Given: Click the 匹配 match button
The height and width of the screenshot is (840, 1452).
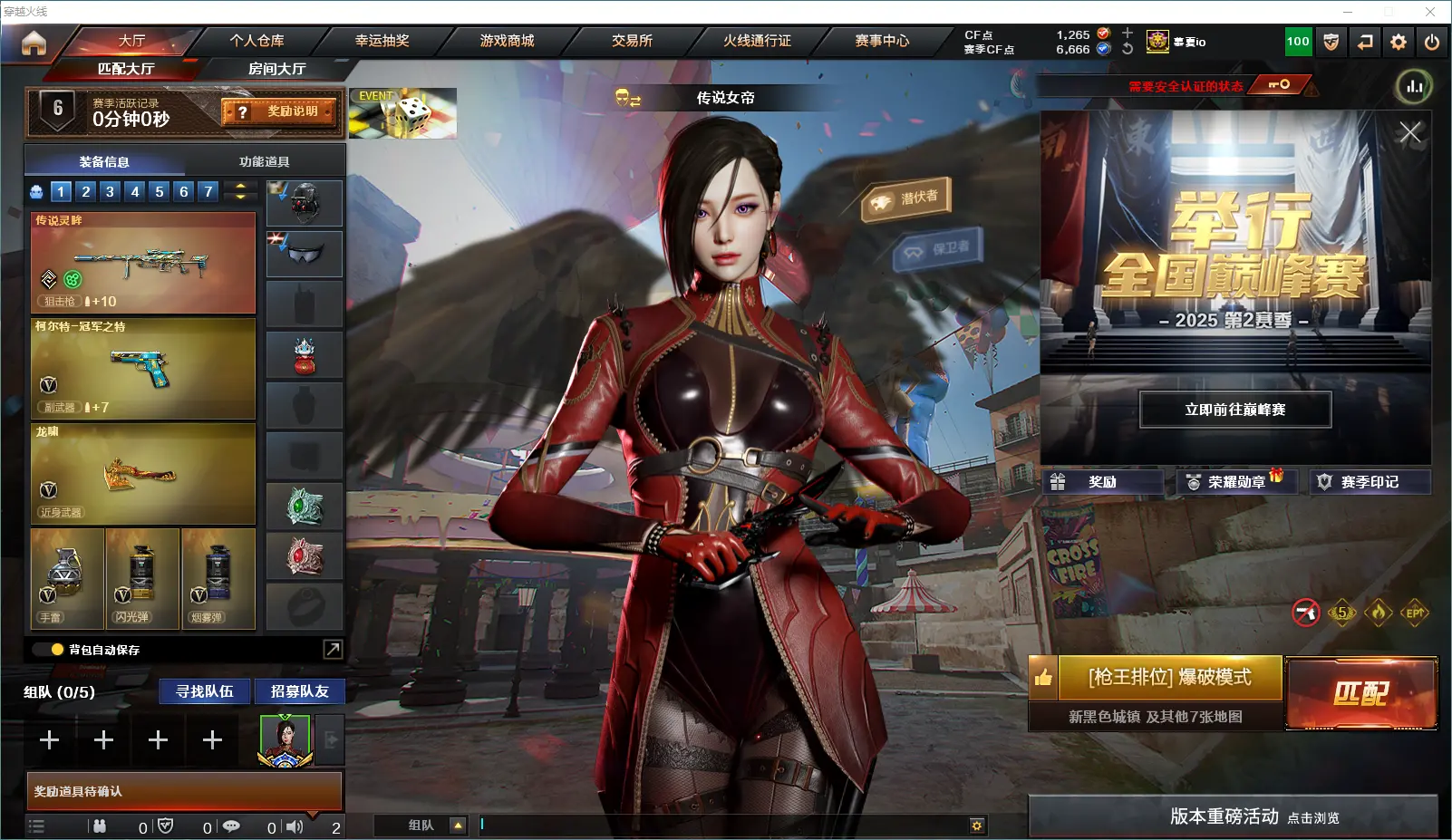Looking at the screenshot, I should (1361, 693).
